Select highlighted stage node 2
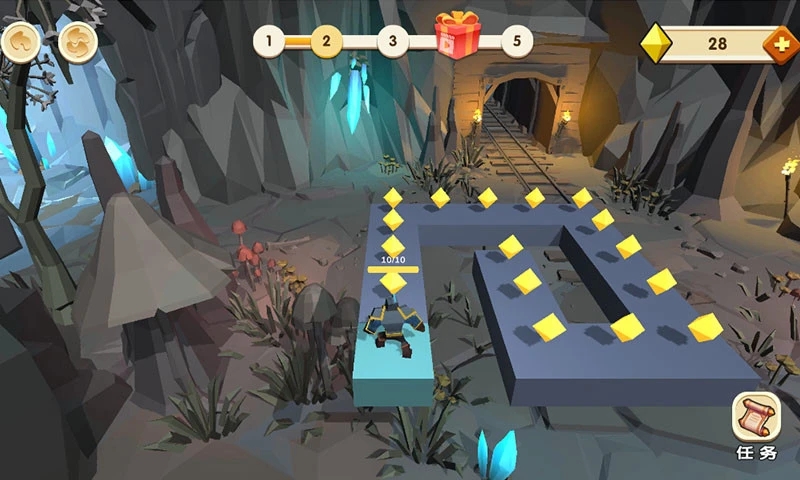This screenshot has width=800, height=480. 327,42
